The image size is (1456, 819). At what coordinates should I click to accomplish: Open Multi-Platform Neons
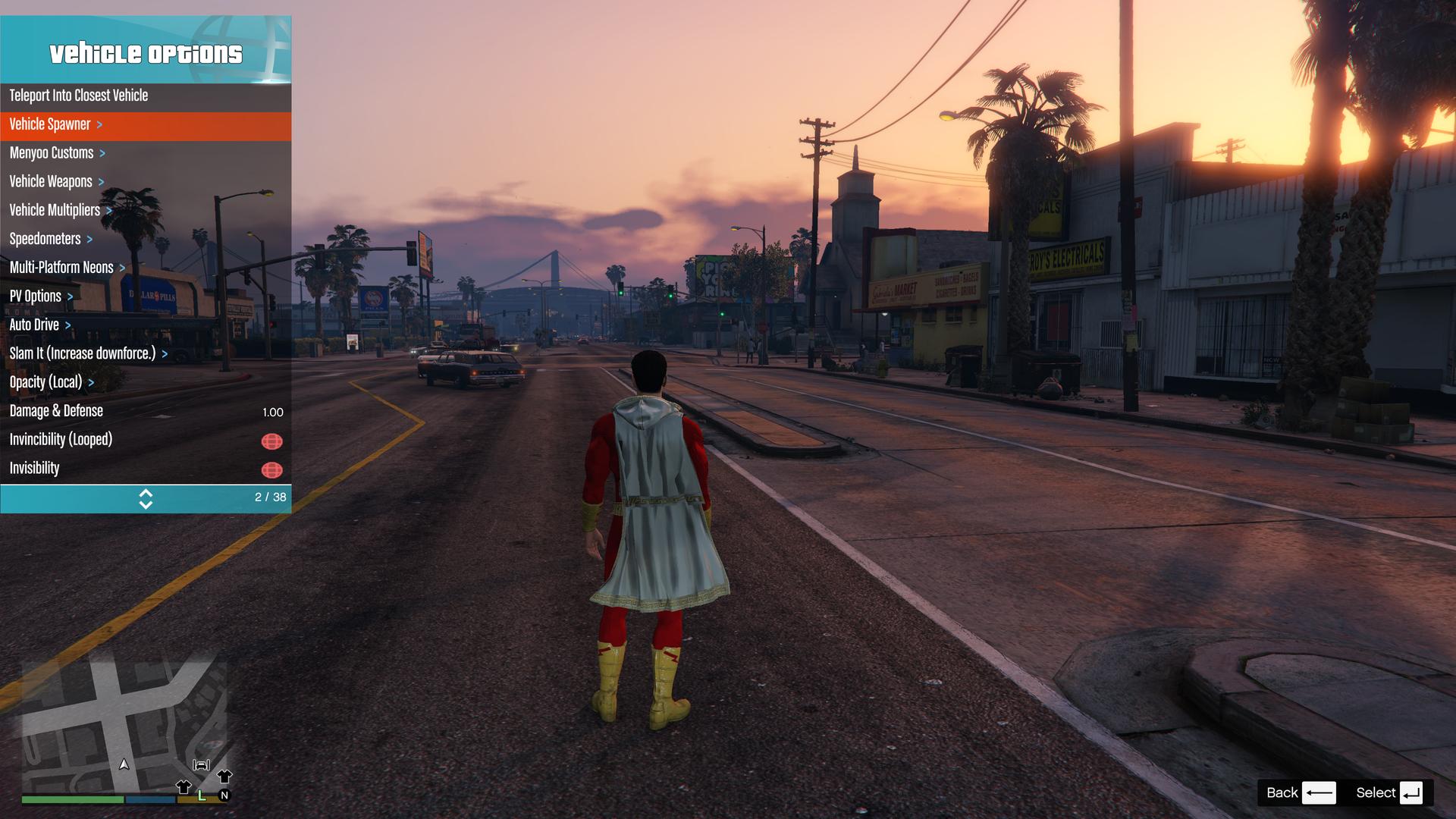pyautogui.click(x=61, y=268)
